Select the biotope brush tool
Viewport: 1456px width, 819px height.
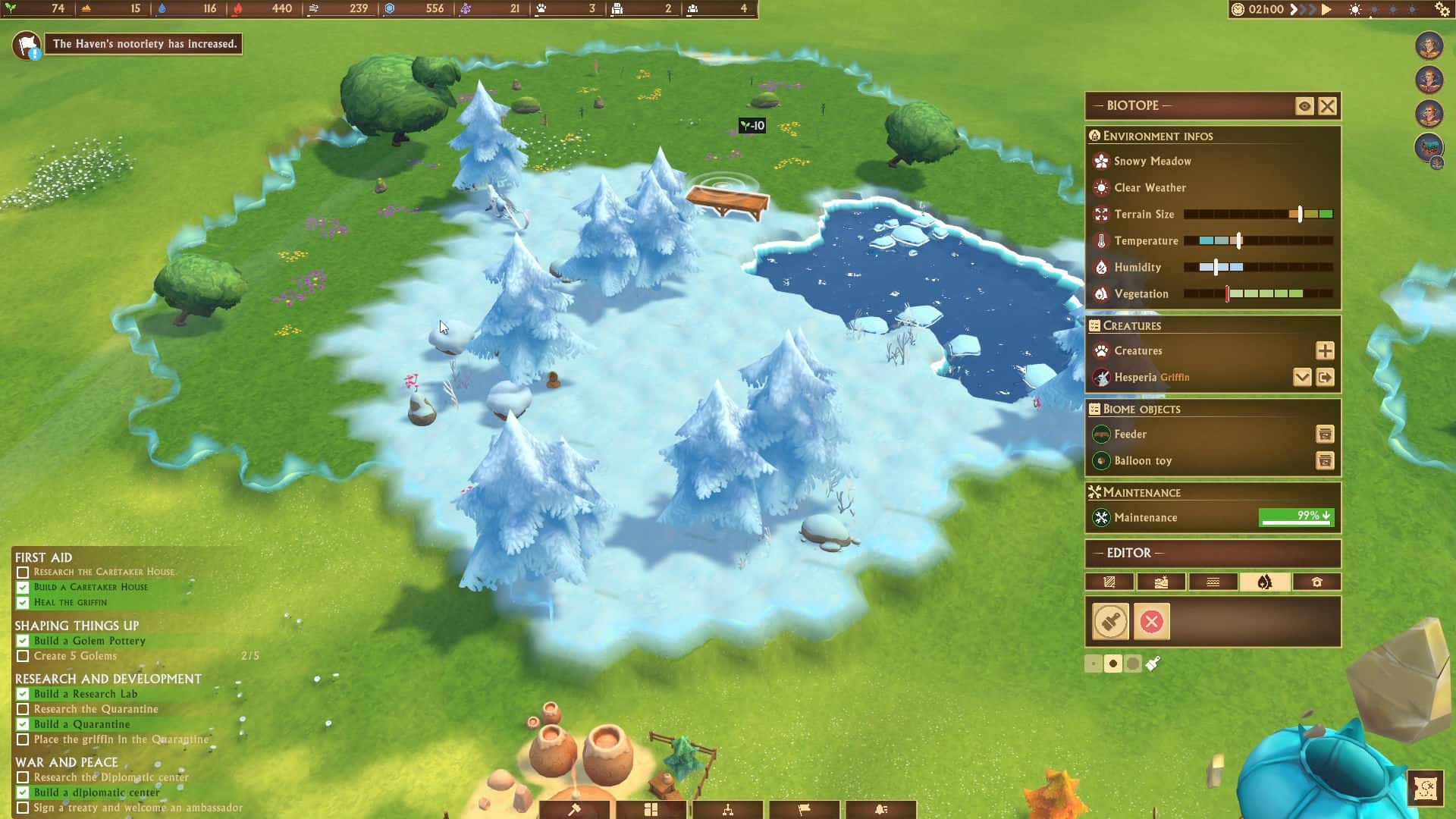[1112, 621]
